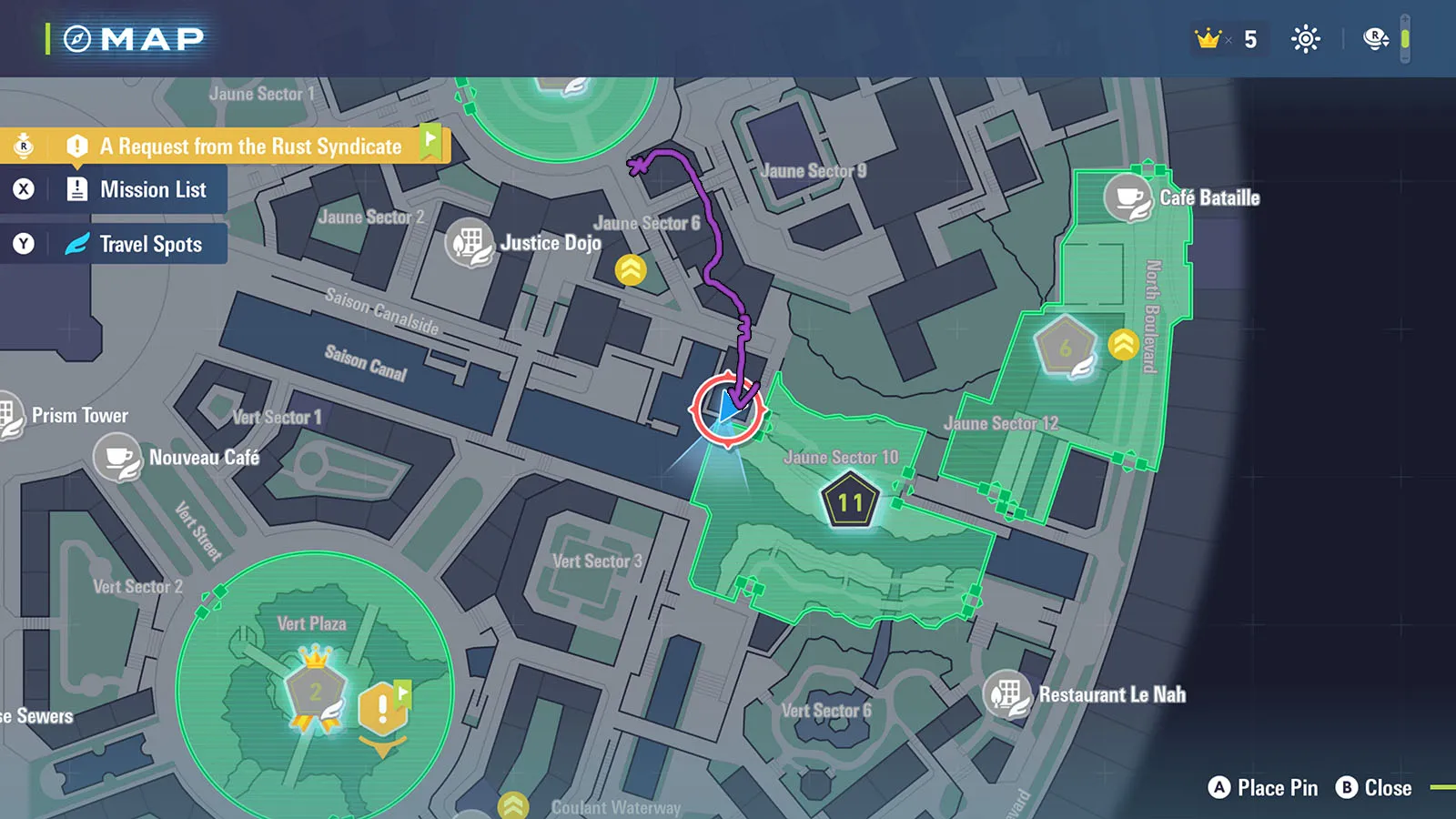Select the orange mission marker in Vert Plaza
Image resolution: width=1456 pixels, height=819 pixels.
click(383, 709)
